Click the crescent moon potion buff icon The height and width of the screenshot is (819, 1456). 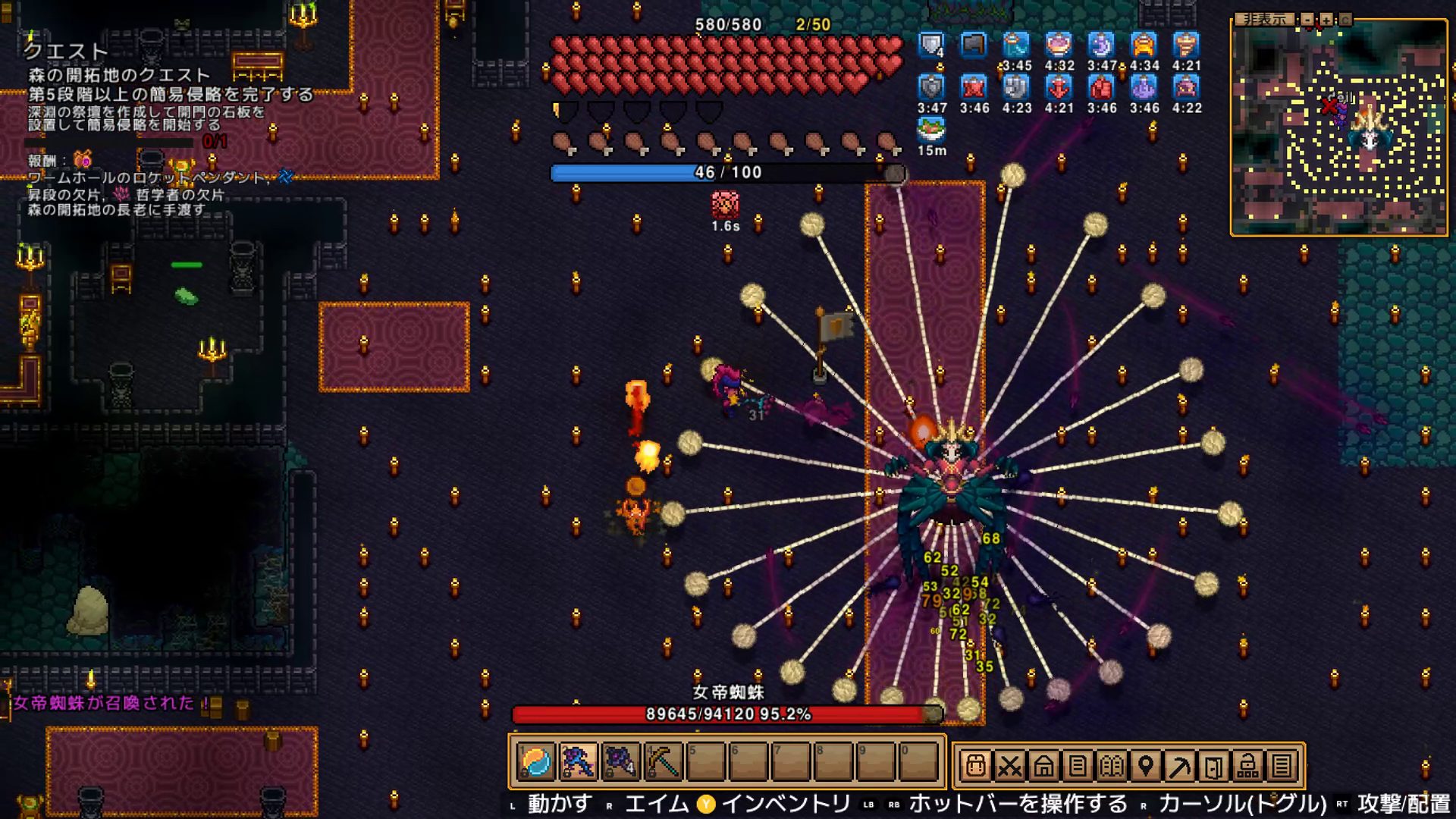click(x=1101, y=45)
